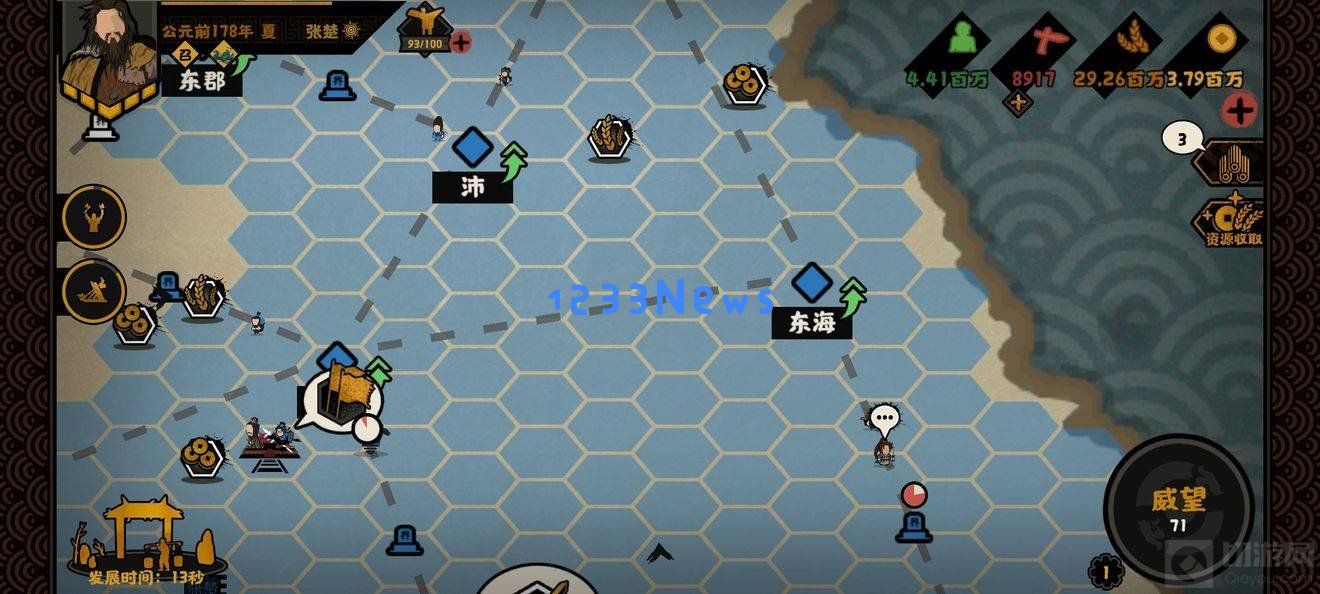Viewport: 1320px width, 594px height.
Task: Open the golden gate development building
Action: tap(145, 535)
